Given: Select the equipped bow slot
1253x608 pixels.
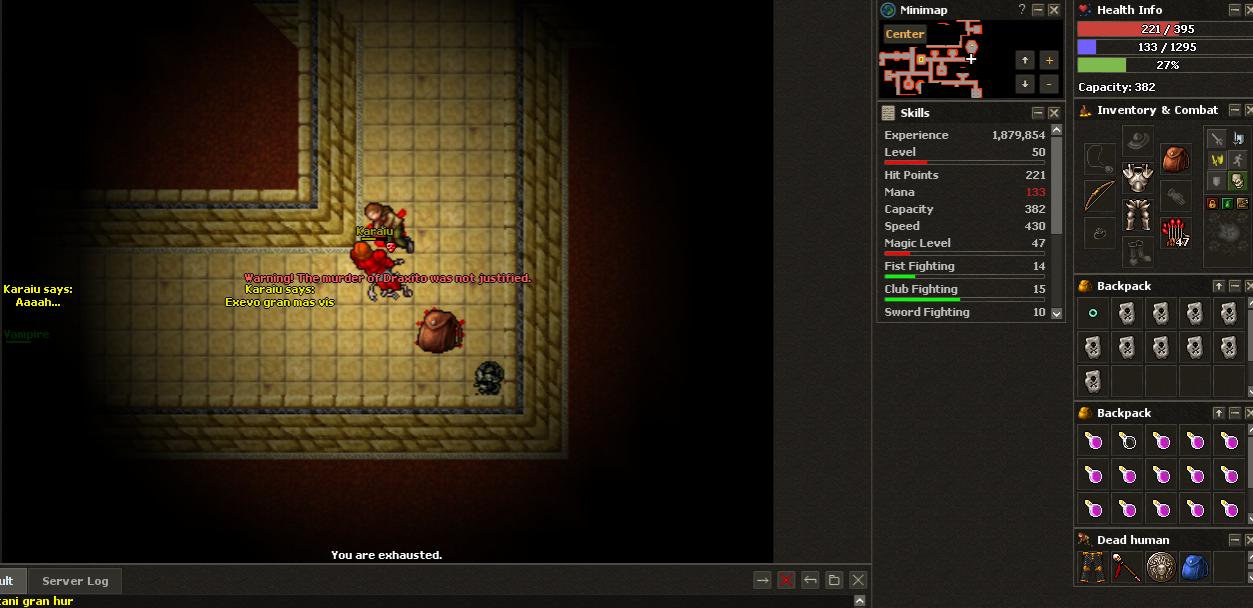Looking at the screenshot, I should (x=1099, y=195).
